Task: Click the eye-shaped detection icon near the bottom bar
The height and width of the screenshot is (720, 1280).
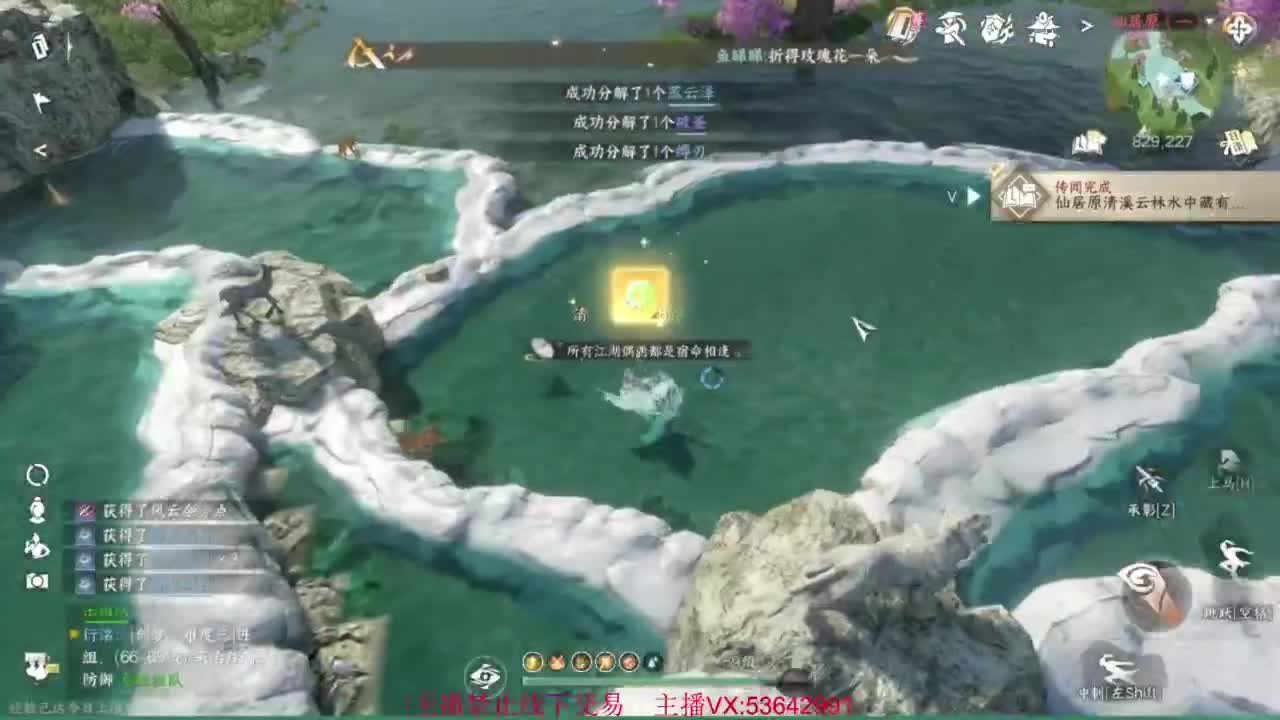Action: pyautogui.click(x=485, y=677)
